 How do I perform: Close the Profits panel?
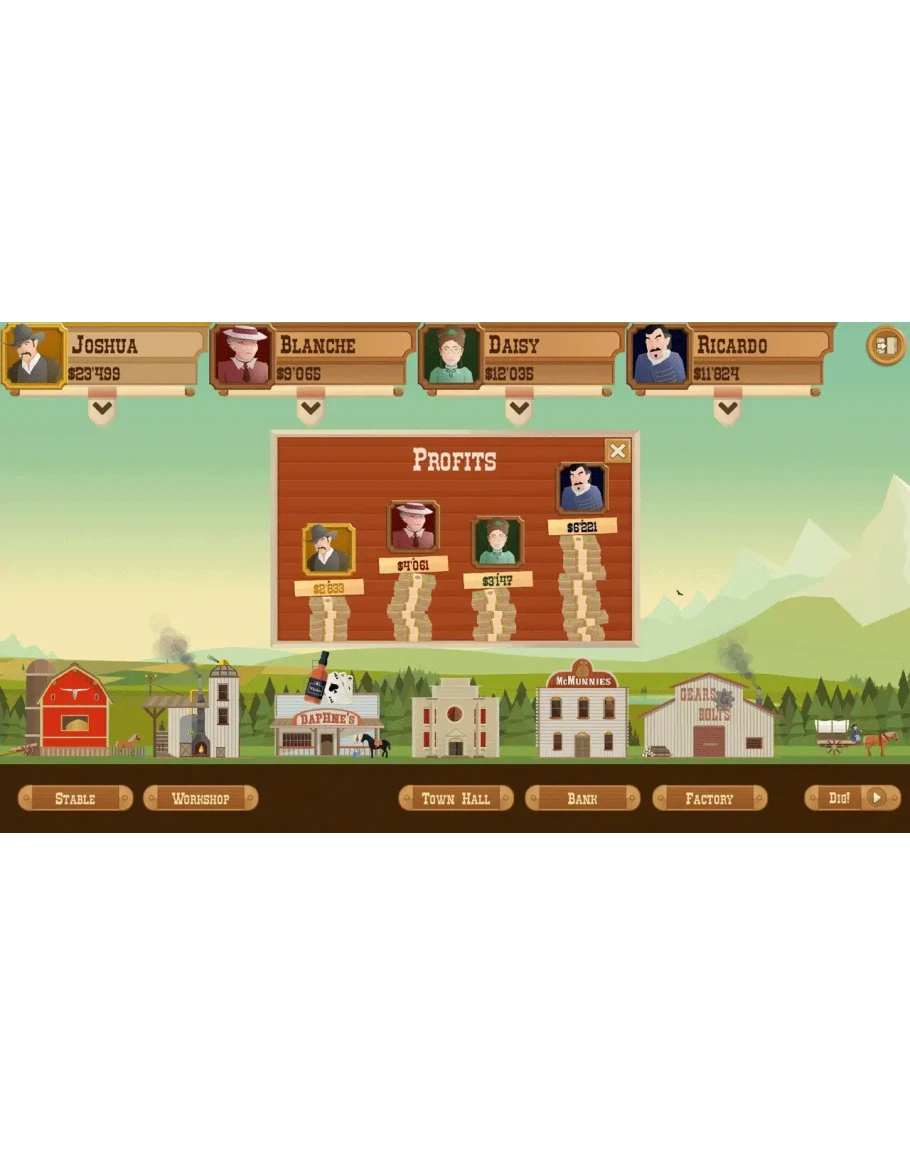tap(618, 451)
